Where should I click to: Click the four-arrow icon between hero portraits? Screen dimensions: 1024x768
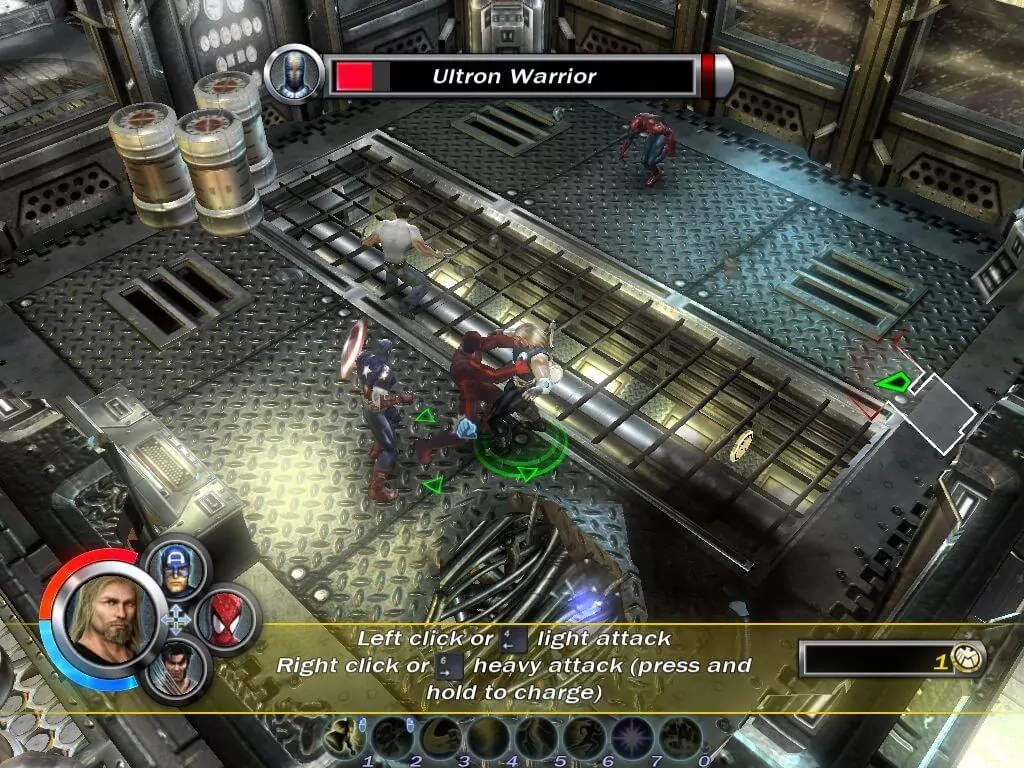point(176,620)
